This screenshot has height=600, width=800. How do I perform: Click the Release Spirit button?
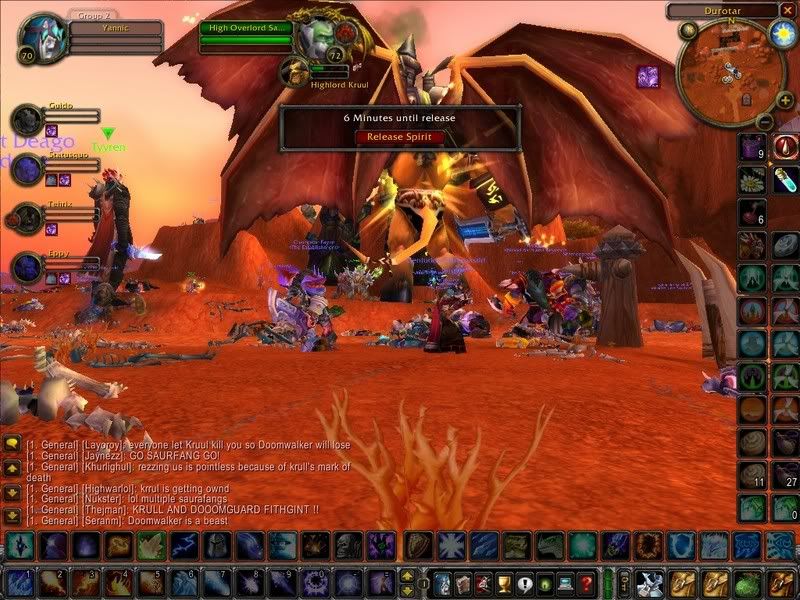click(x=399, y=137)
